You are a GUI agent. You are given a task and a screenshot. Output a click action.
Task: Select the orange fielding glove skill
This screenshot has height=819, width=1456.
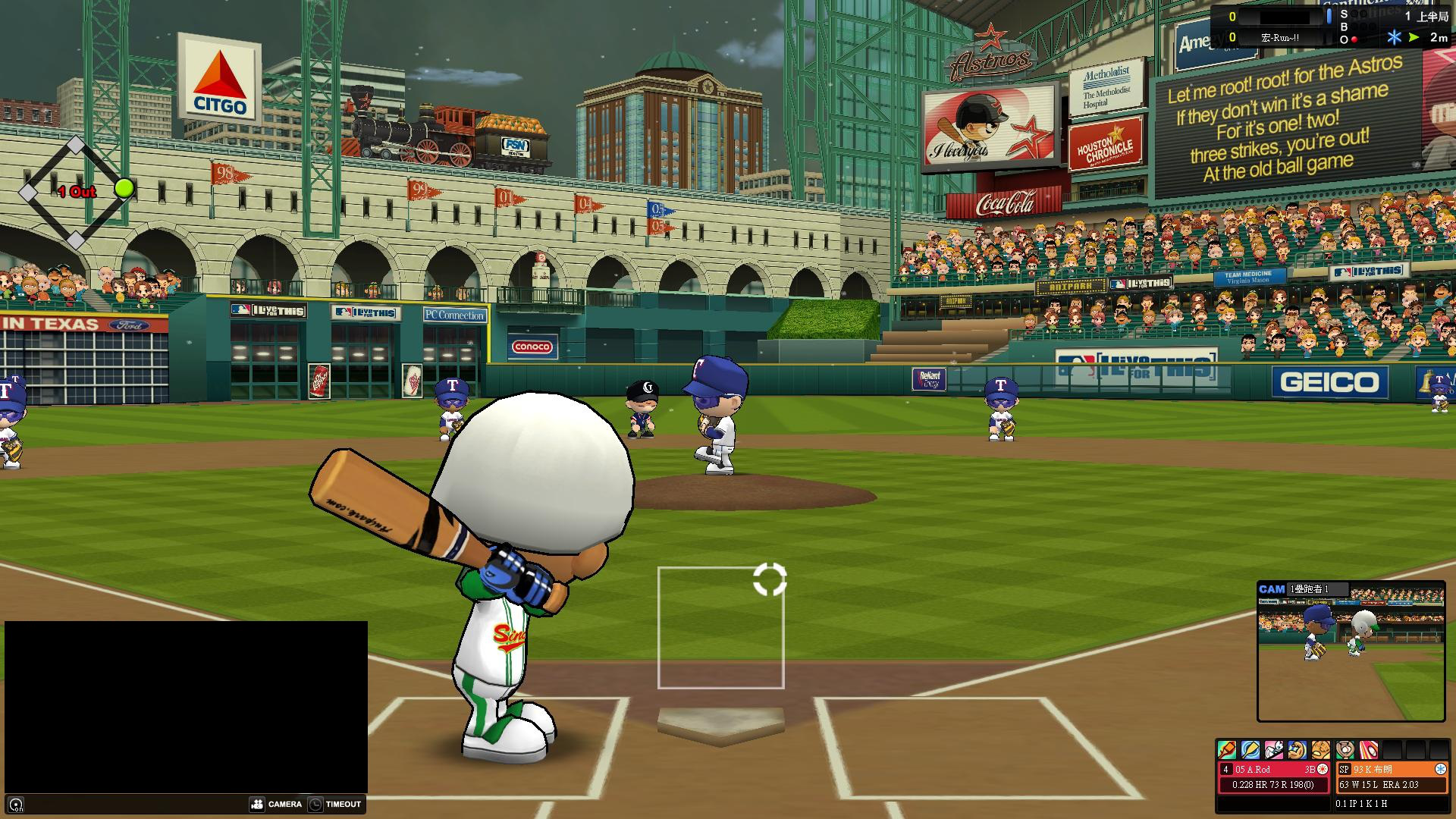pos(1321,750)
